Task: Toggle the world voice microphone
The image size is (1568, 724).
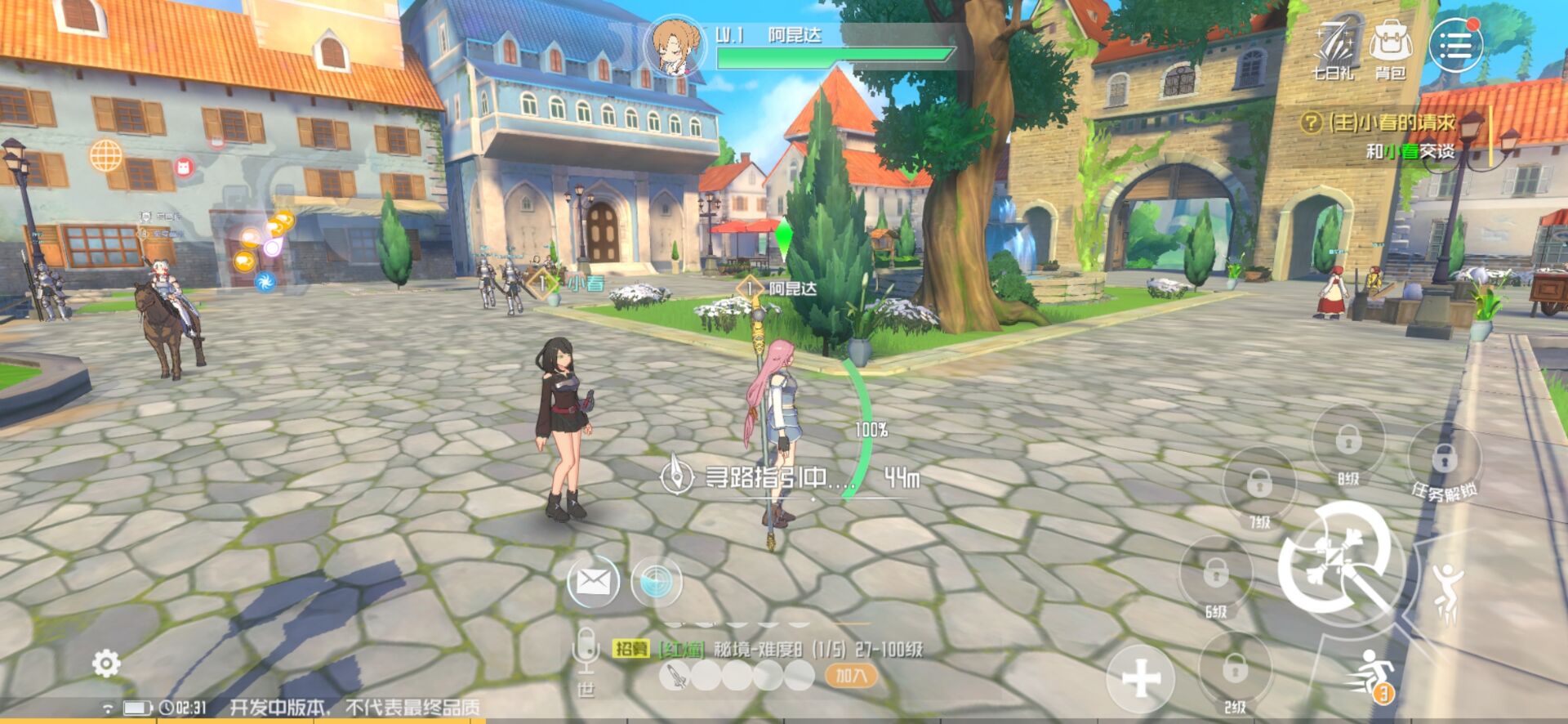Action: tap(585, 651)
